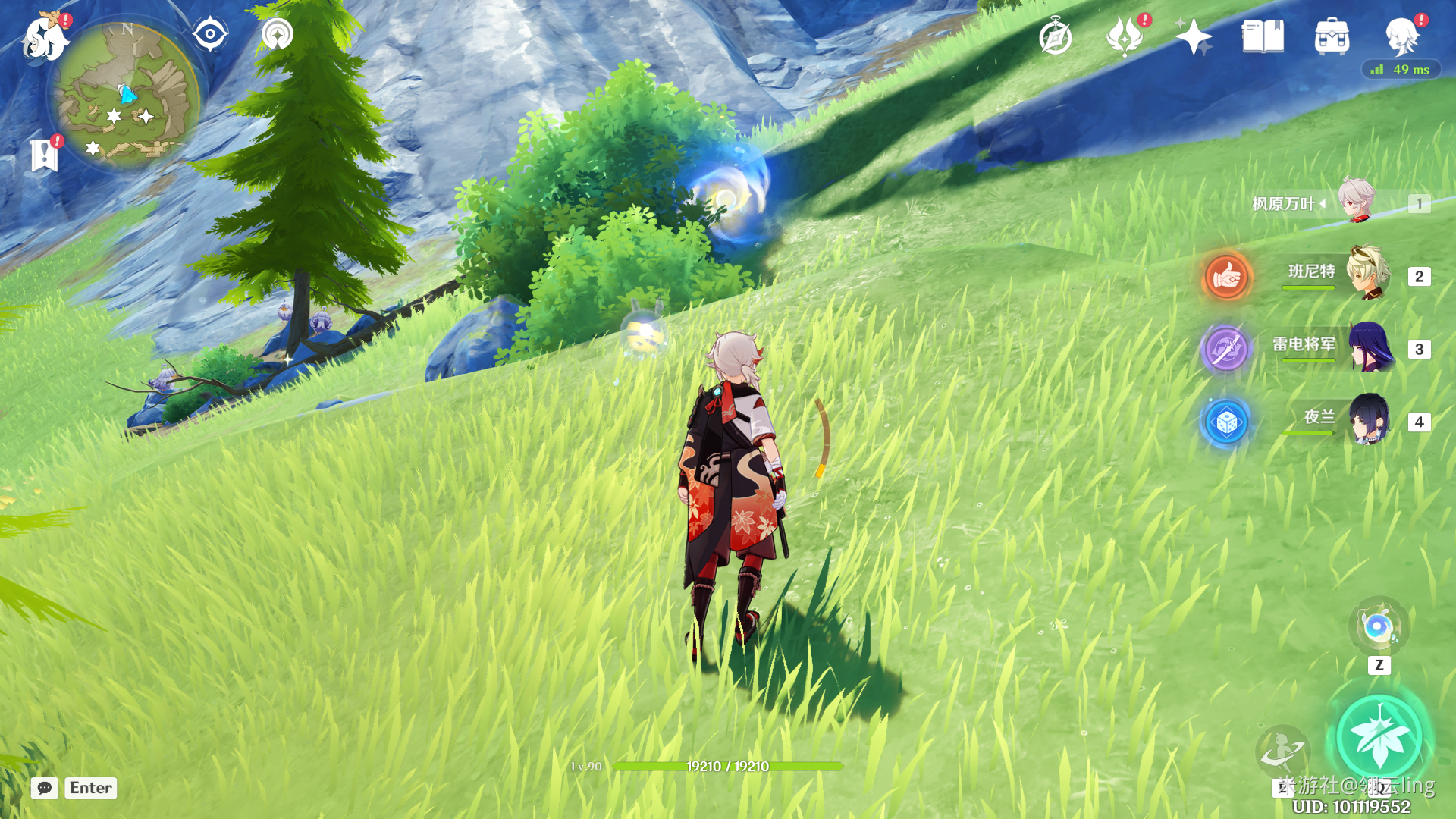Image resolution: width=1456 pixels, height=819 pixels.
Task: Open the character profile icon
Action: 1401,35
